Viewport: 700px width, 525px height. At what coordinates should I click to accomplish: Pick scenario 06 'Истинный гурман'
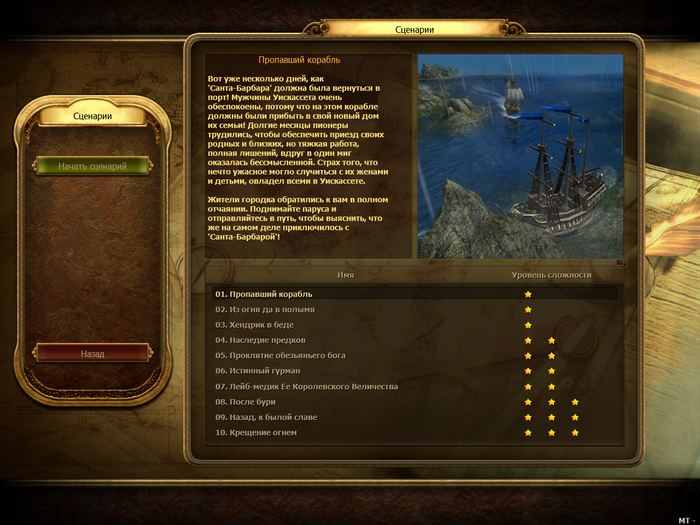(258, 371)
